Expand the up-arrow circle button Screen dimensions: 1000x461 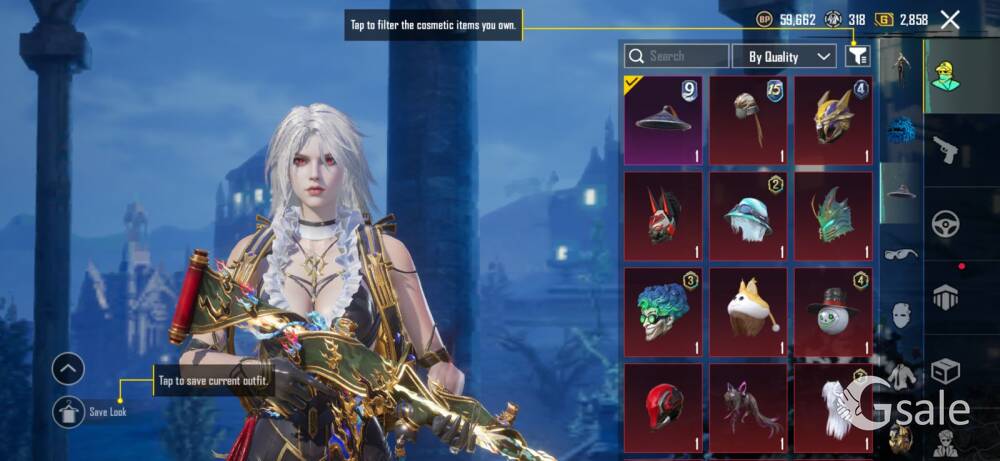pyautogui.click(x=68, y=369)
